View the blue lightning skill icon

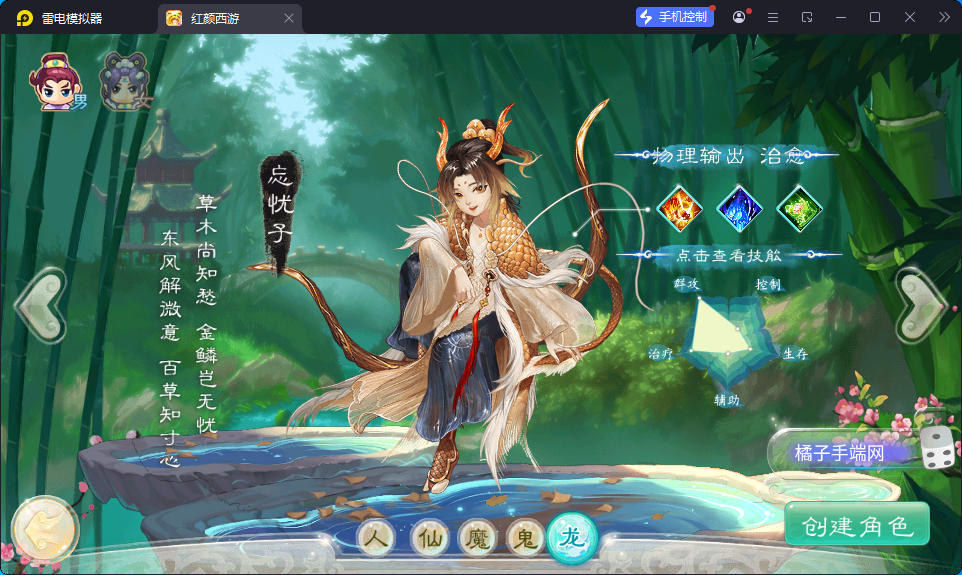click(x=740, y=209)
